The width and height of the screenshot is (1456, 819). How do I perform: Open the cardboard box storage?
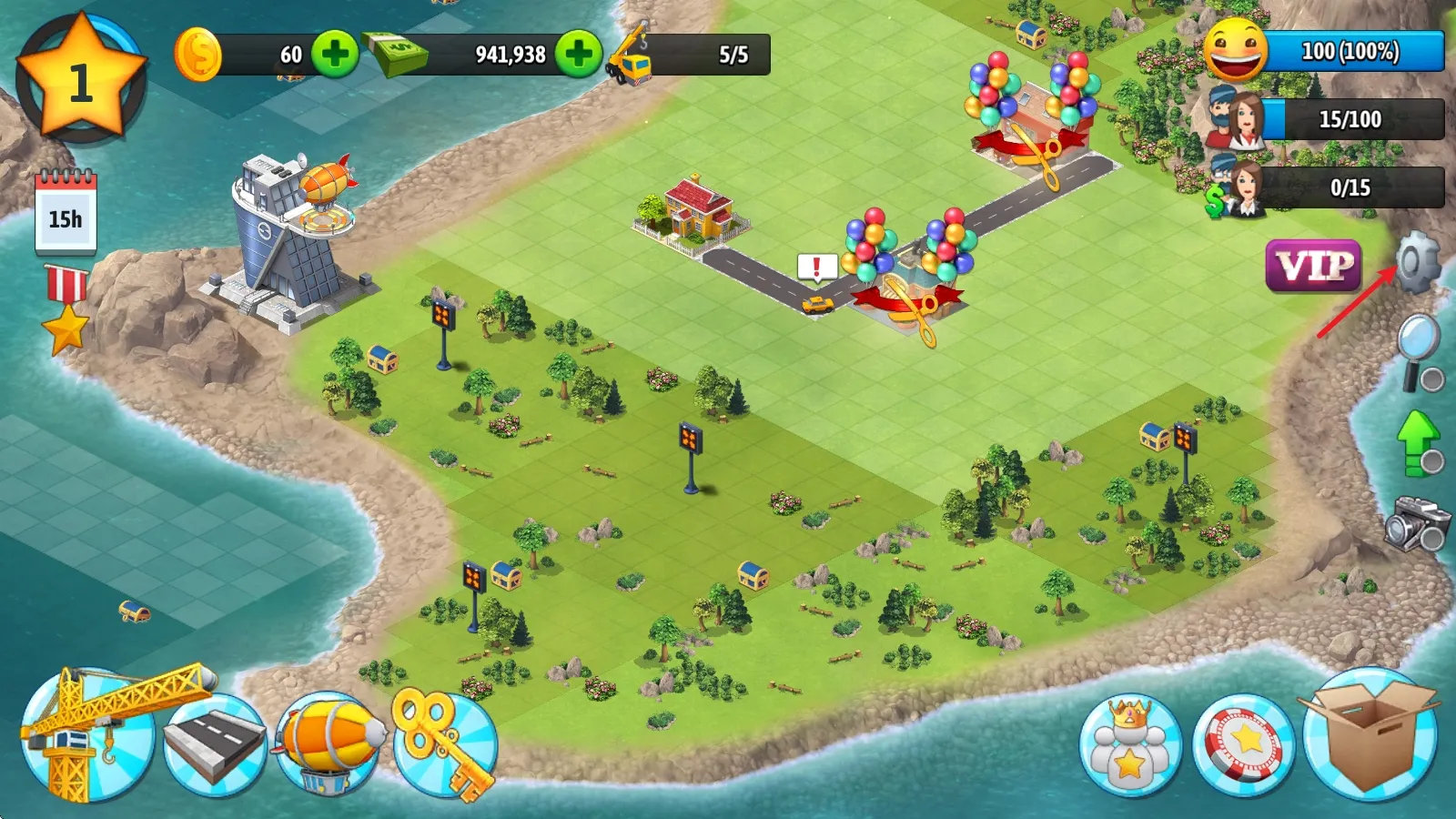coord(1370,735)
